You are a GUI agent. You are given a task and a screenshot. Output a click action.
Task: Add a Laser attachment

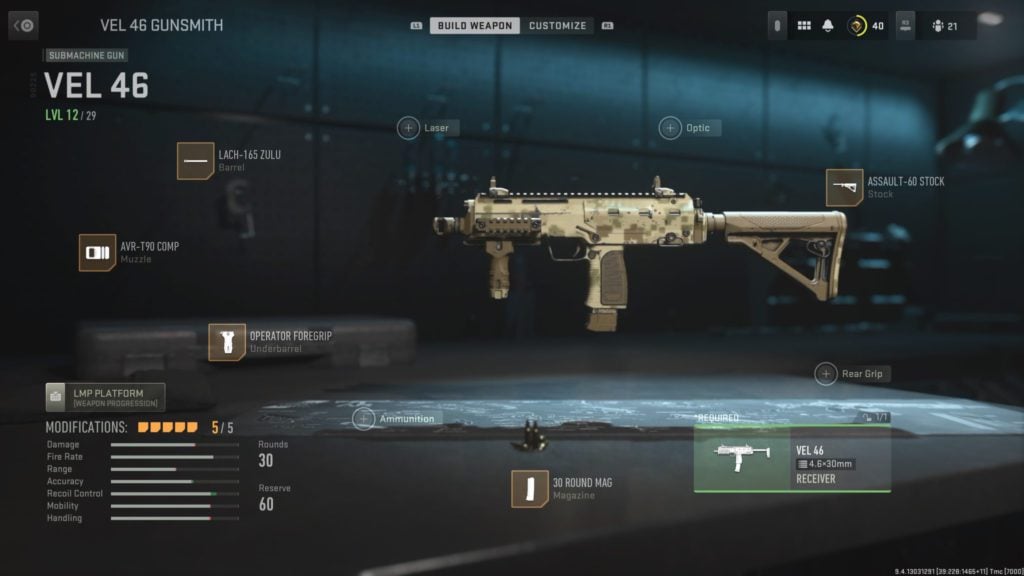[409, 128]
